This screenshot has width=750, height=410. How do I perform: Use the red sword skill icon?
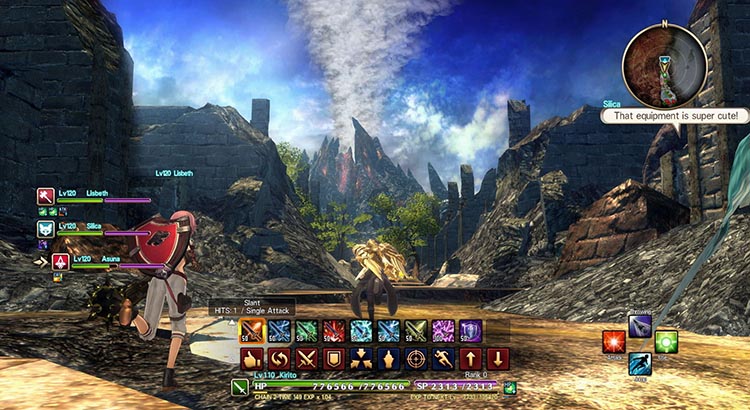334,330
